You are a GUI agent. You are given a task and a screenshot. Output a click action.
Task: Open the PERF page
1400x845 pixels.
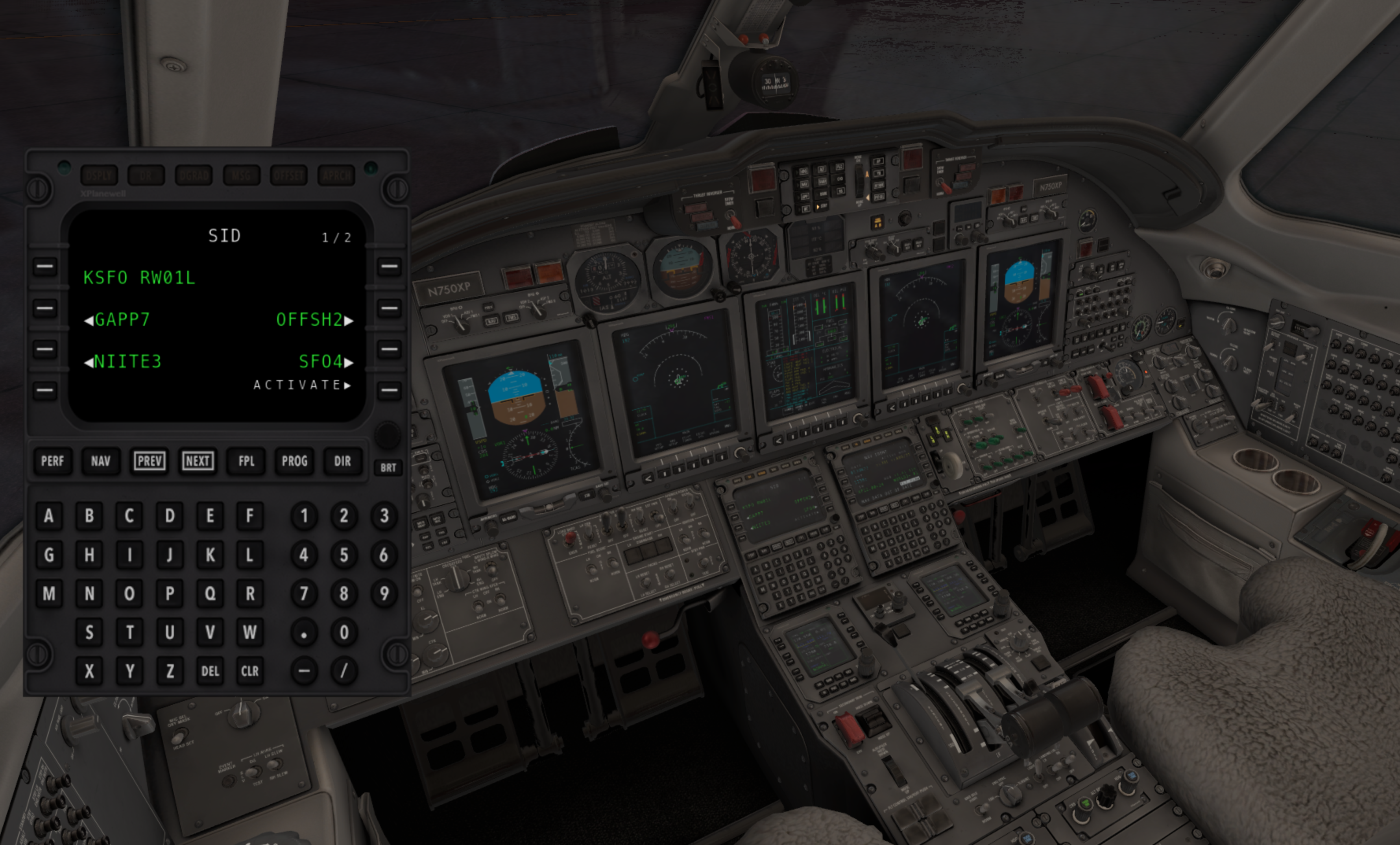(x=52, y=461)
